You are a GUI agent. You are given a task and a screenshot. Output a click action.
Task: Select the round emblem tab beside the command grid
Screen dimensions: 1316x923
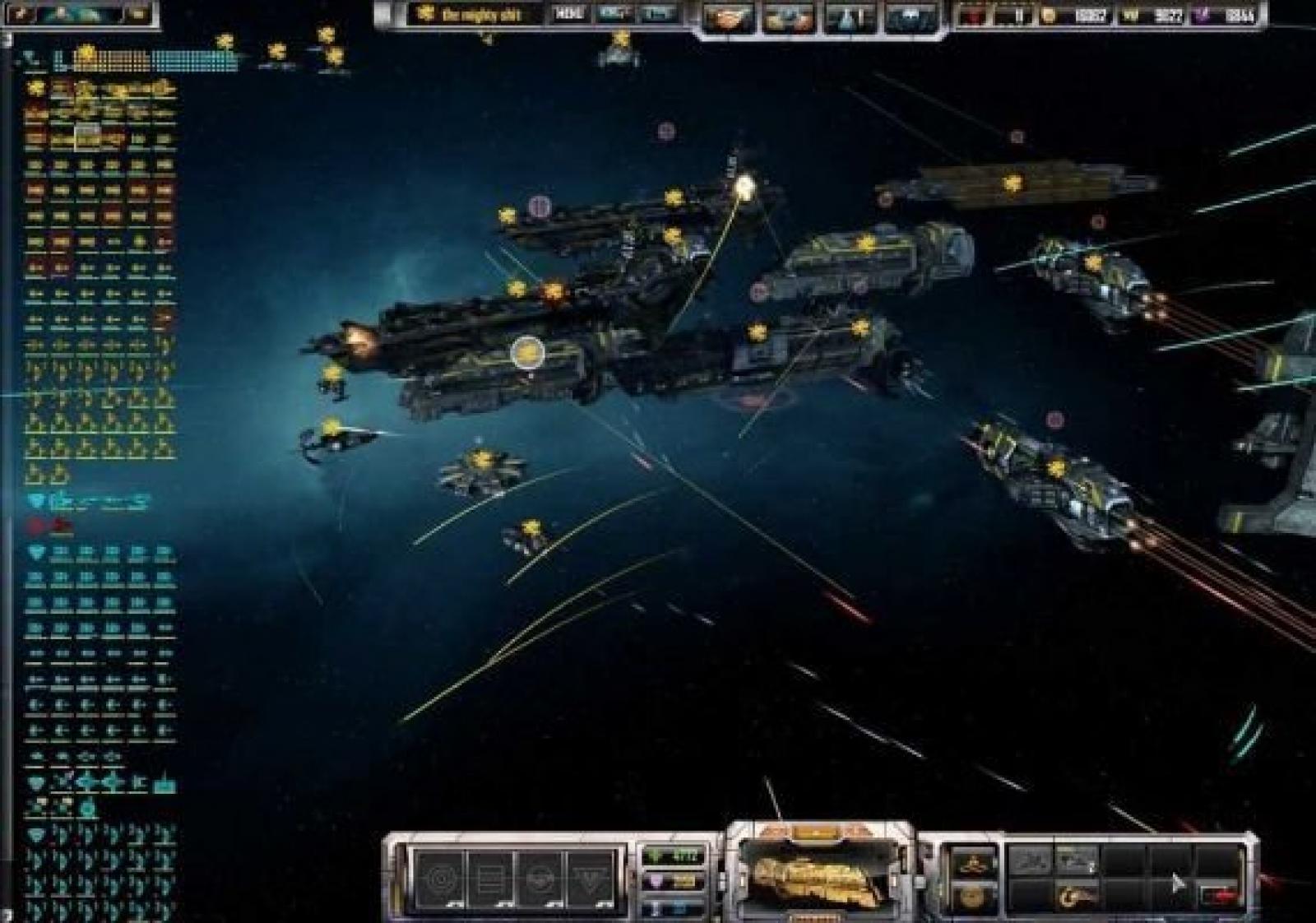[x=972, y=896]
